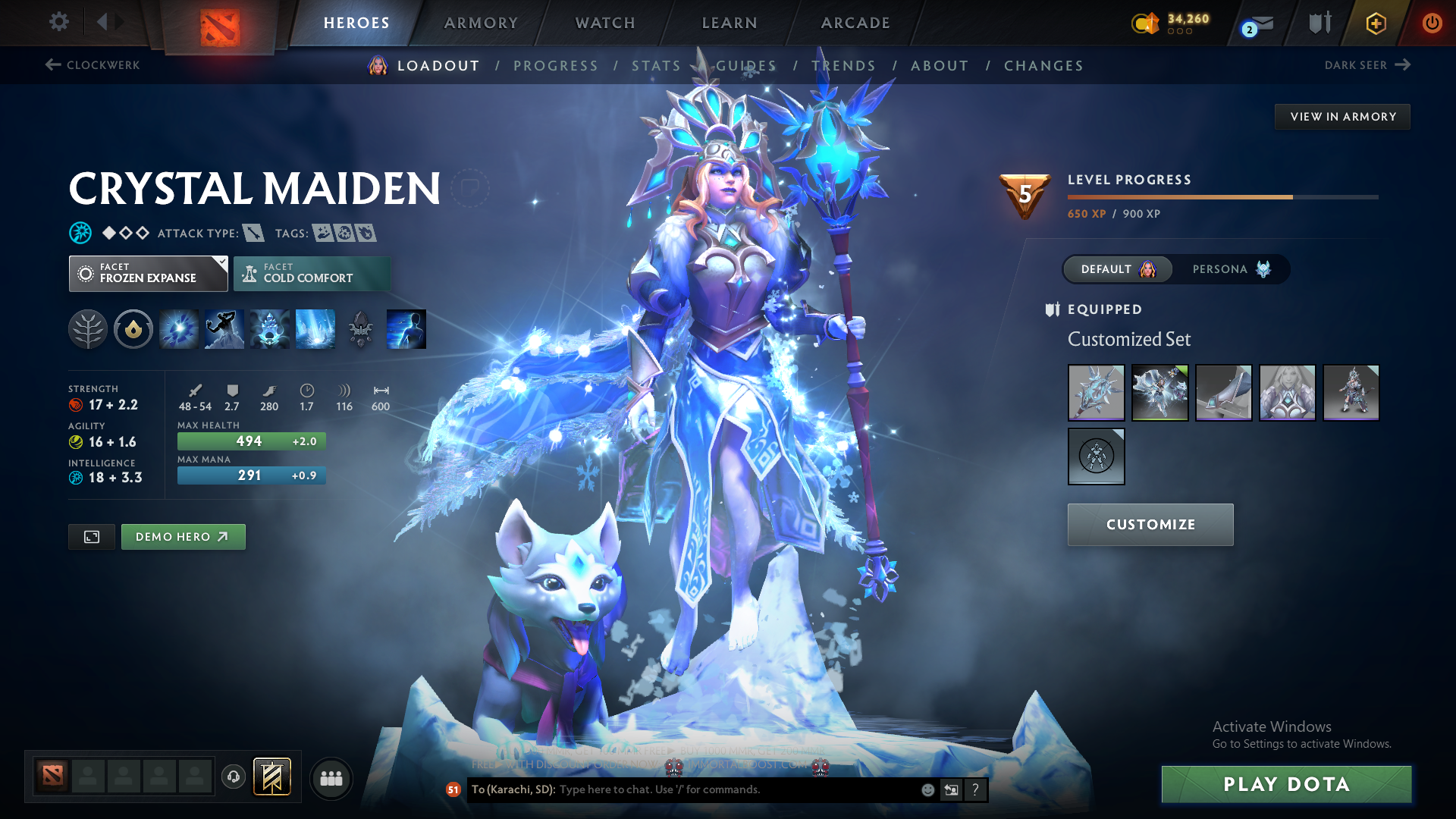Open the Frostbite ability icon
The width and height of the screenshot is (1456, 819).
tap(224, 329)
